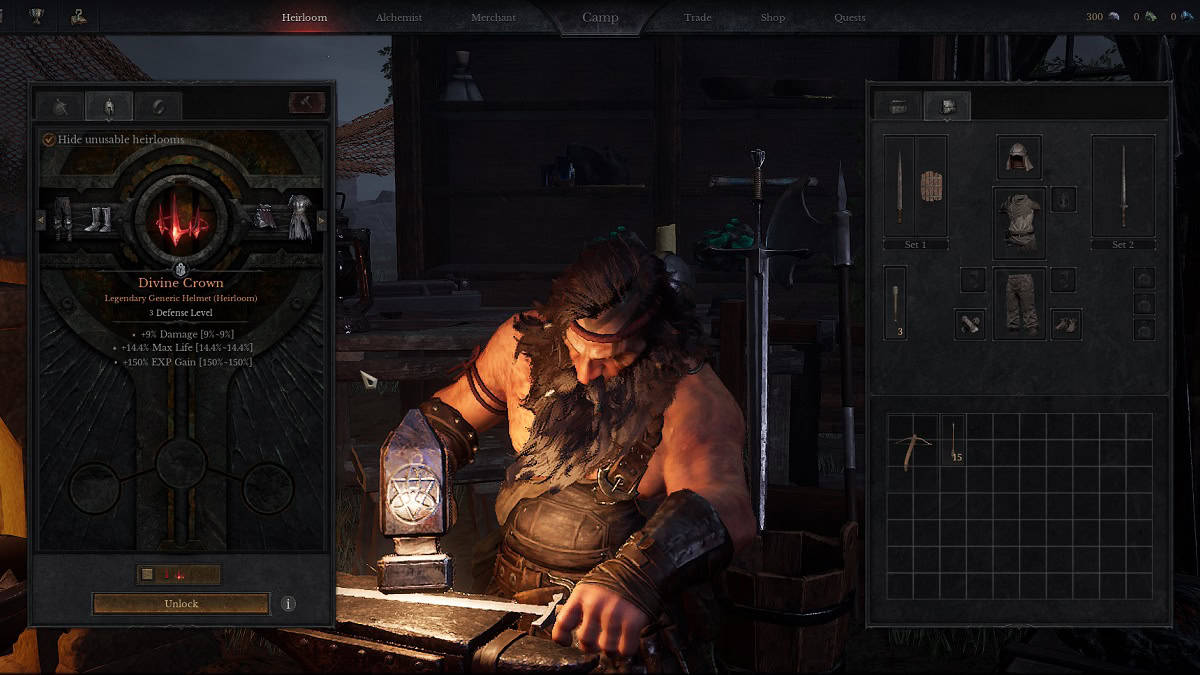This screenshot has height=675, width=1200.
Task: Open the Trade menu
Action: 697,18
